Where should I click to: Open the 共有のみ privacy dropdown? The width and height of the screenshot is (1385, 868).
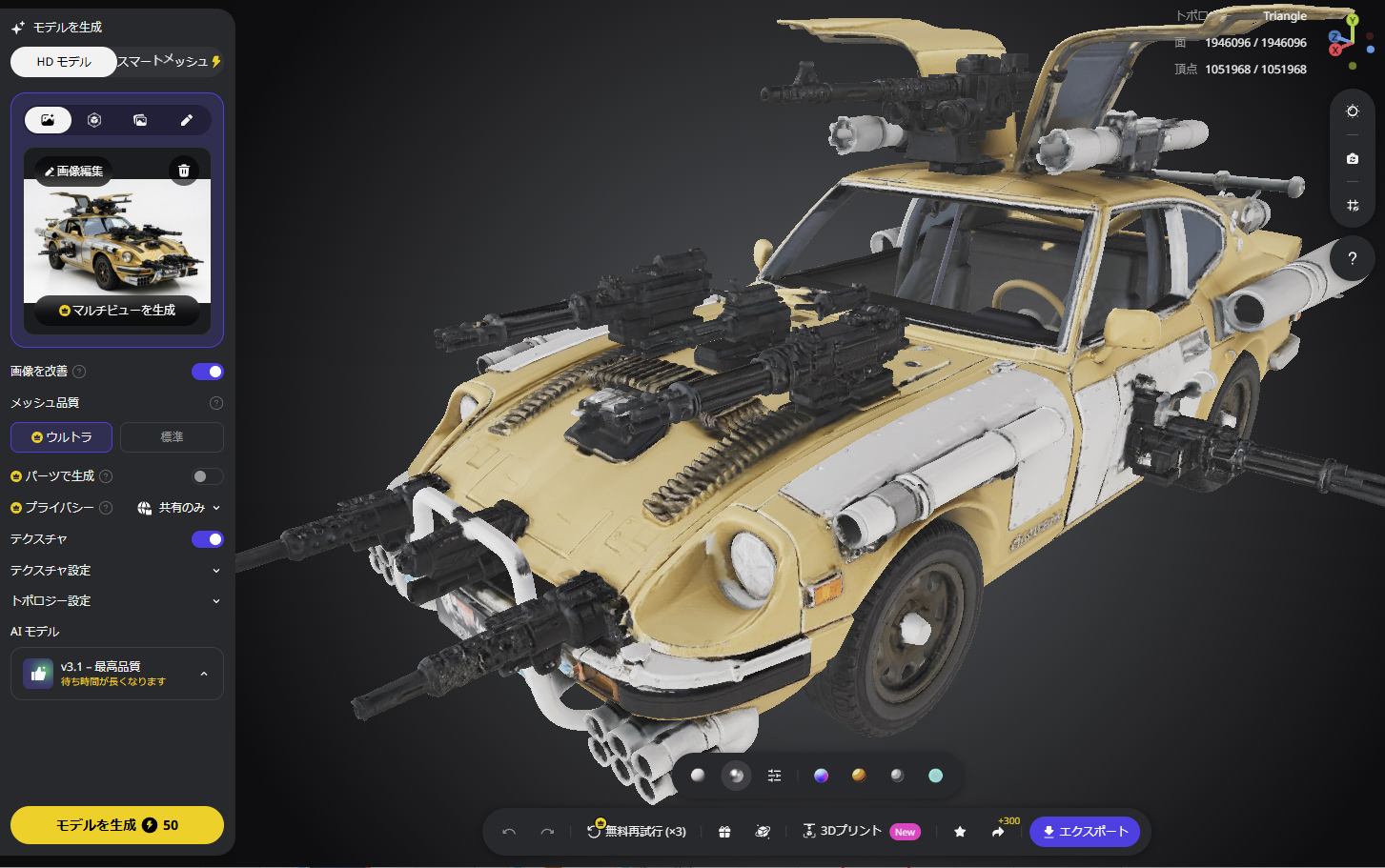180,508
